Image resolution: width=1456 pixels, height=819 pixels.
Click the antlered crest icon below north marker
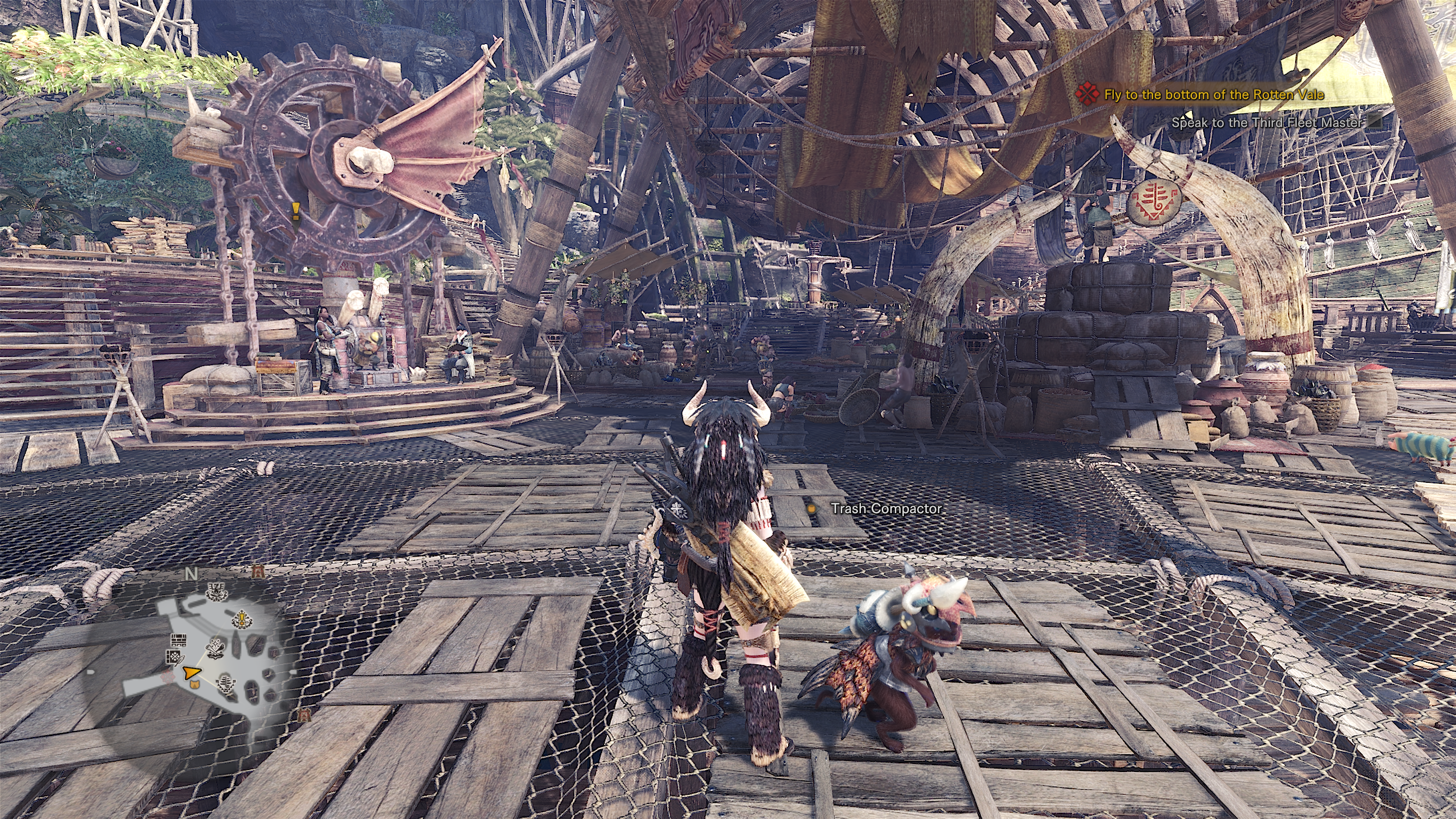point(216,592)
